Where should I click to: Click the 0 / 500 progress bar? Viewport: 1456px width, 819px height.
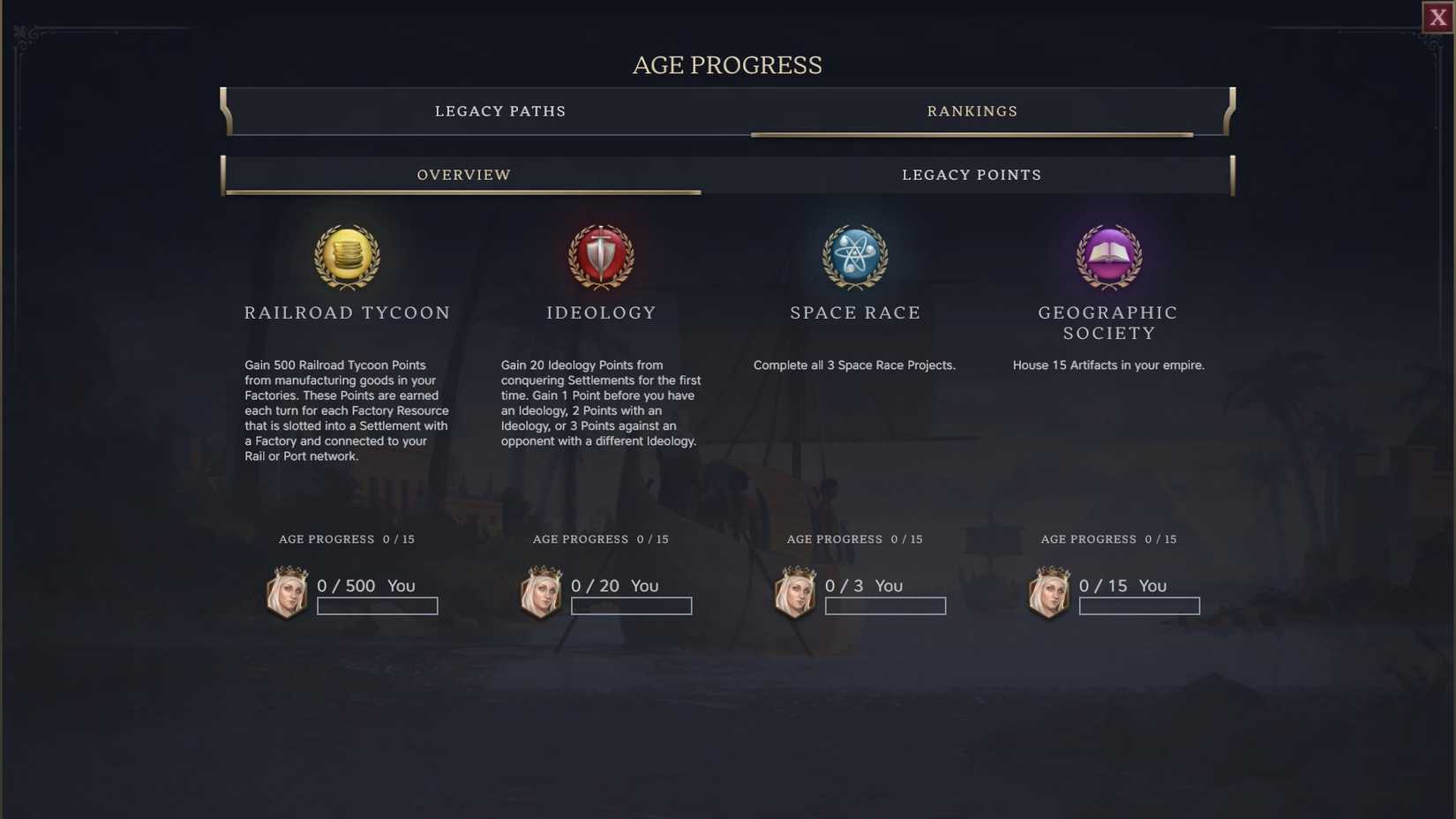tap(377, 606)
